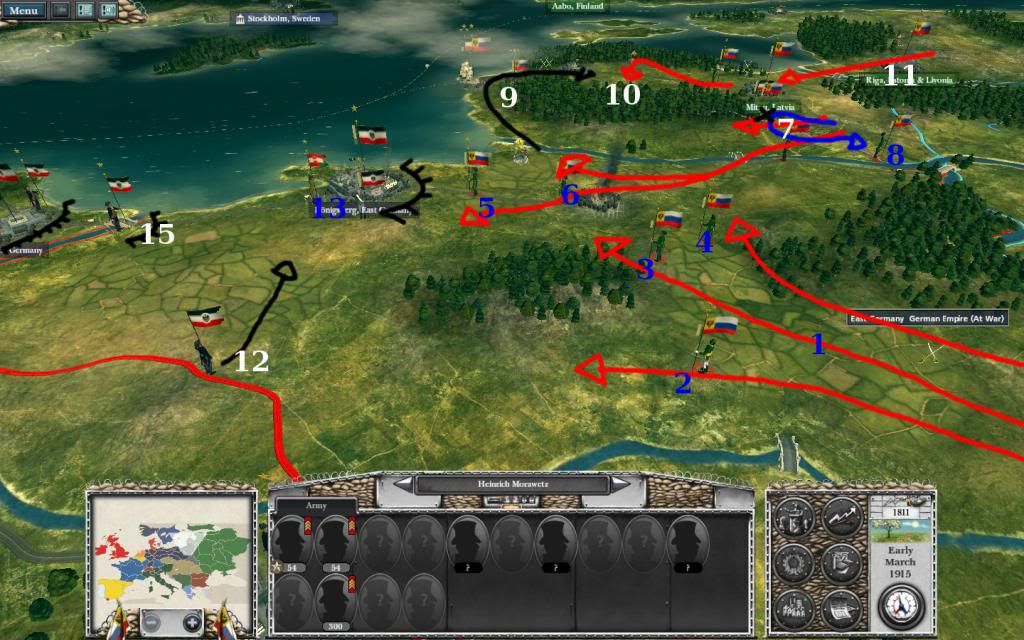Select the unit card labeled 300

[x=334, y=598]
